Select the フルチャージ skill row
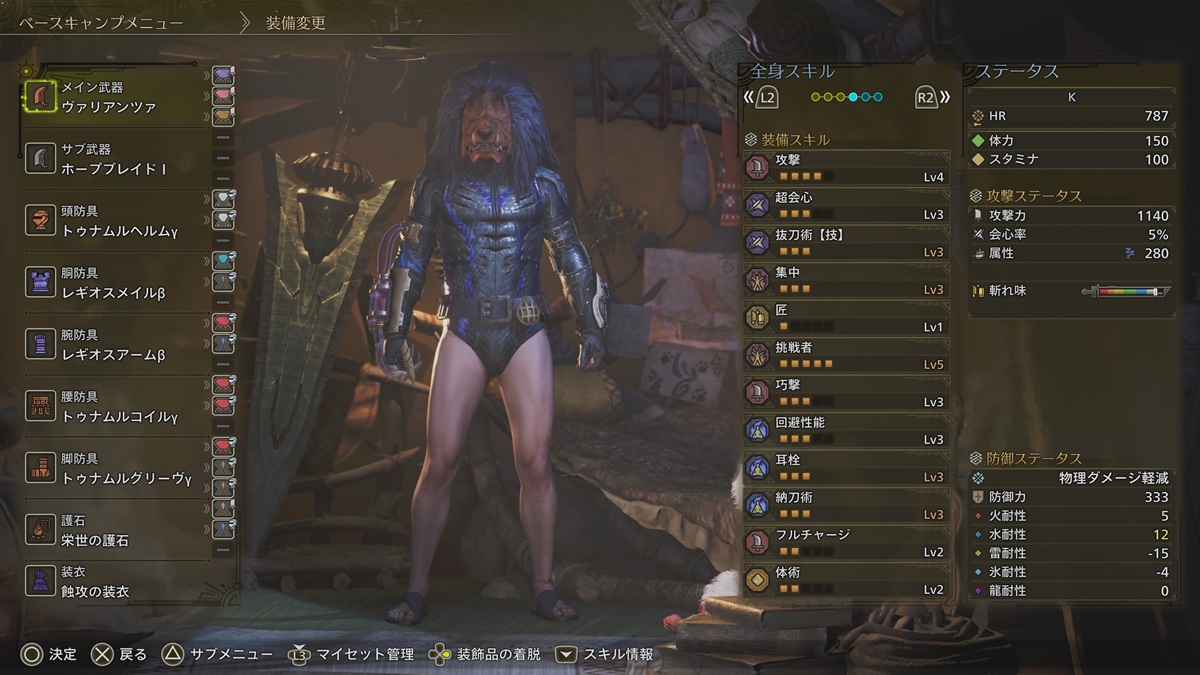 coord(846,542)
